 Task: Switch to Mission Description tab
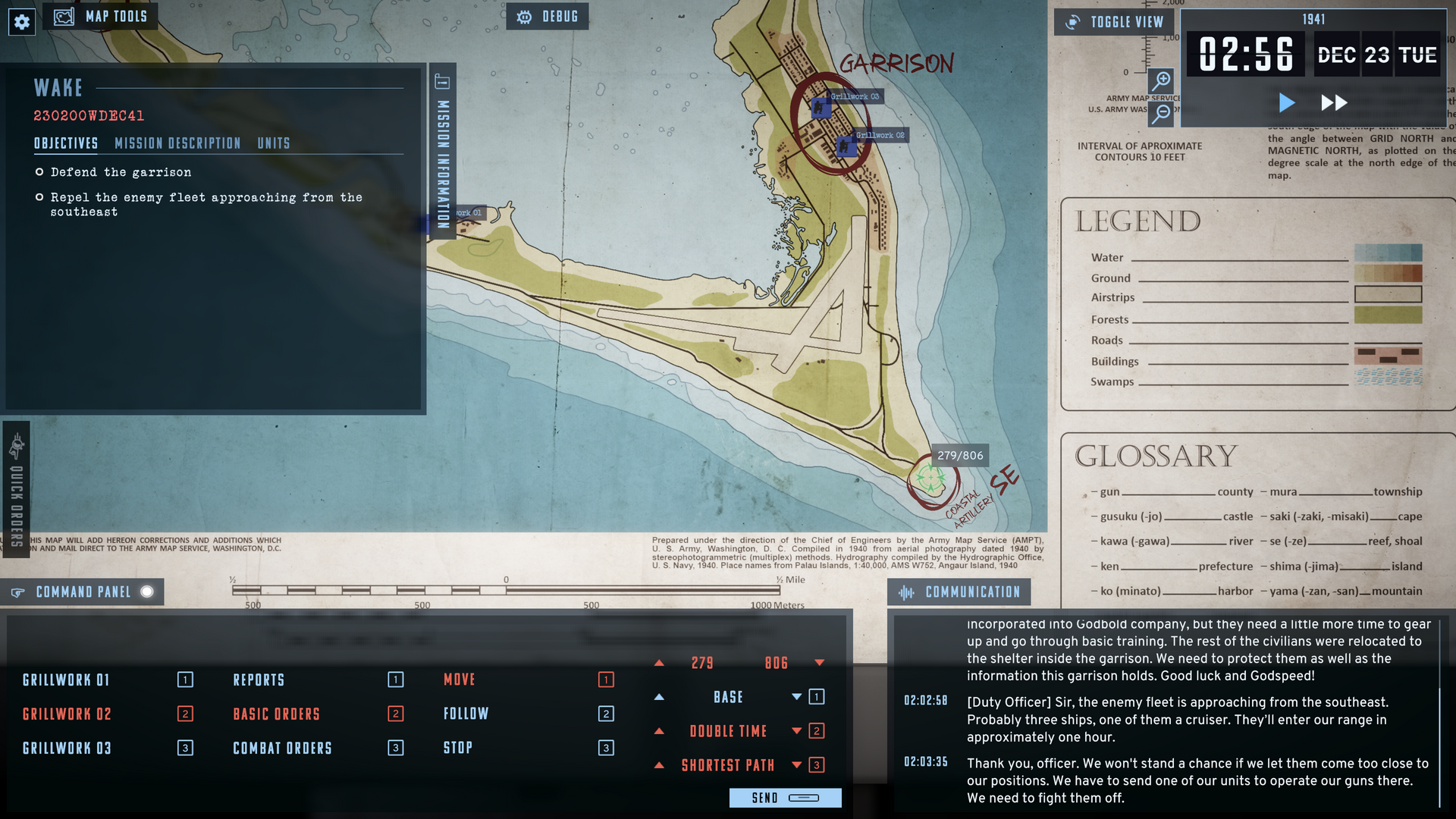tap(177, 143)
